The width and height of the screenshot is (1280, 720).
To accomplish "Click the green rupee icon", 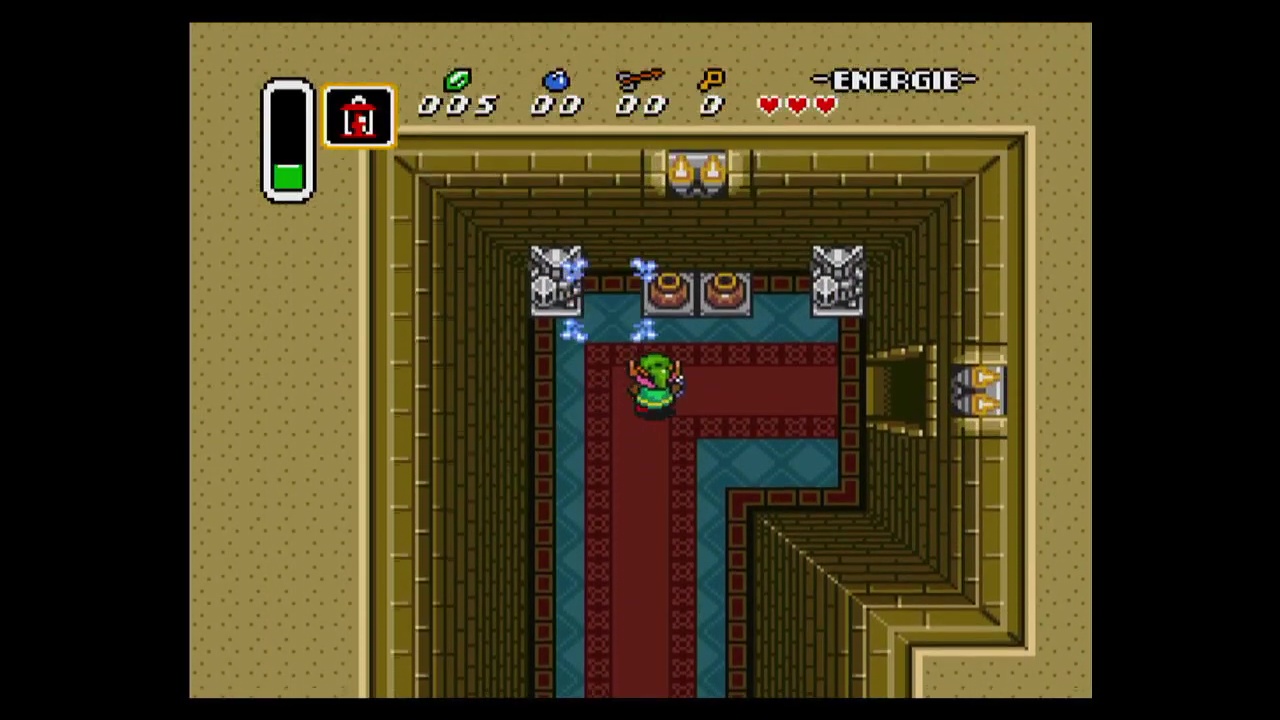I will point(457,80).
